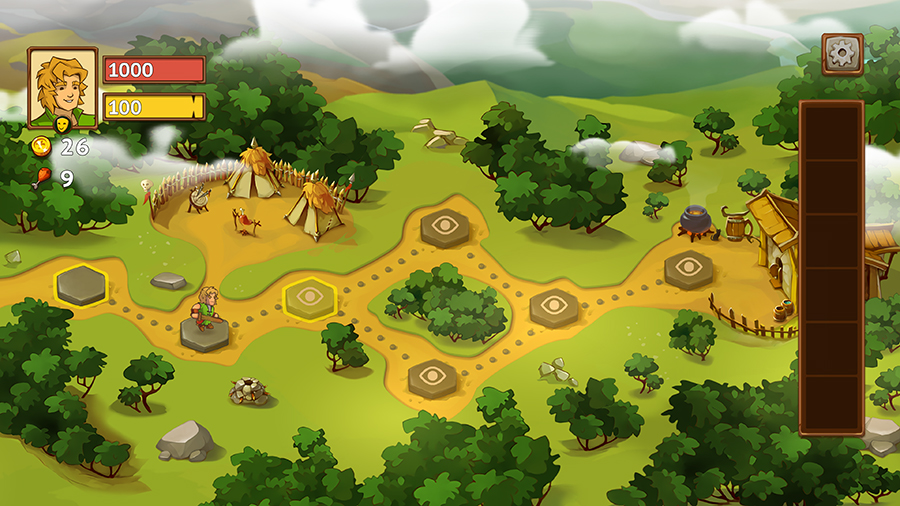Select the eye node beside the tent camp
The image size is (900, 506).
coord(445,227)
